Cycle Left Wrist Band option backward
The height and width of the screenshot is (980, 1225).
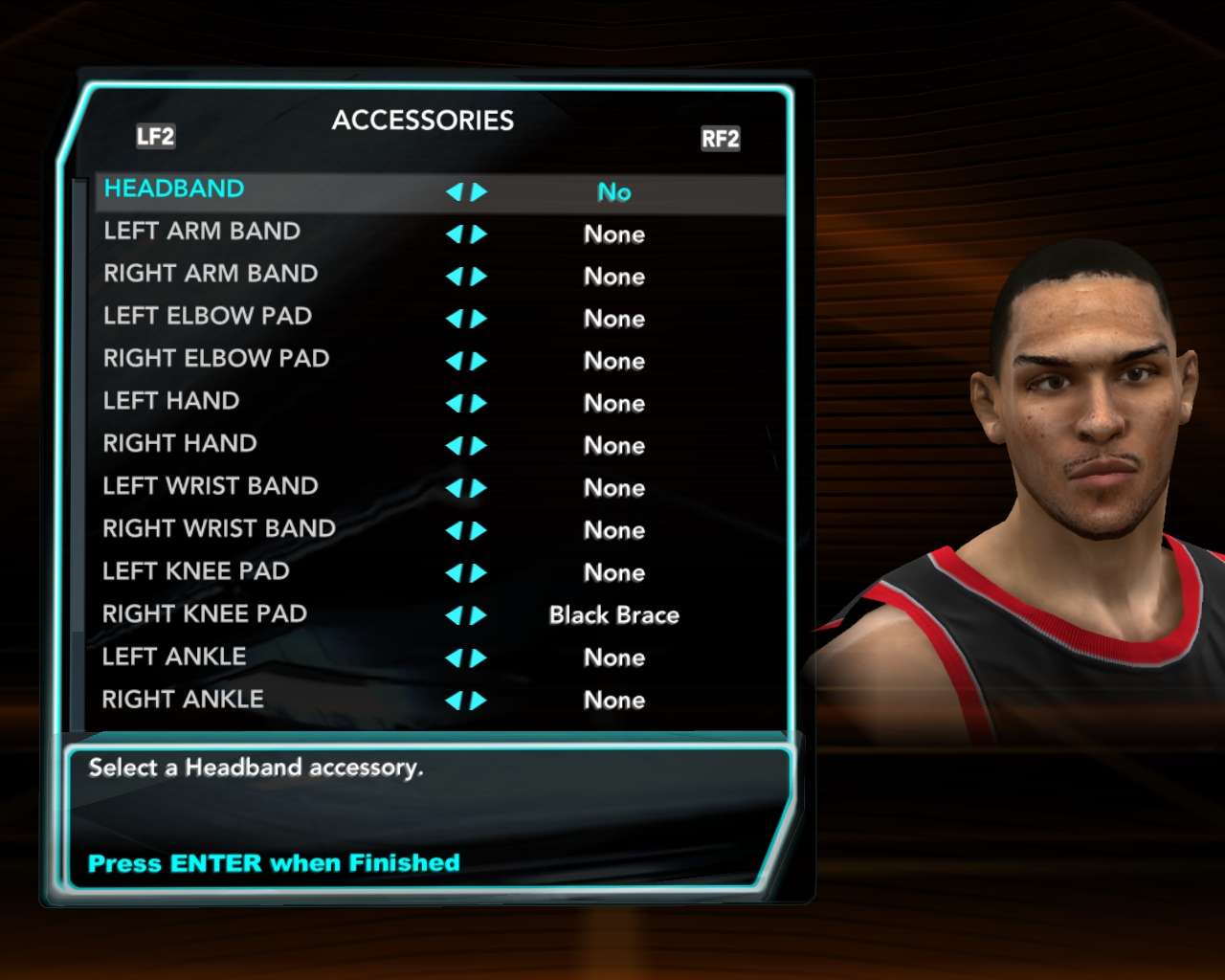point(455,488)
